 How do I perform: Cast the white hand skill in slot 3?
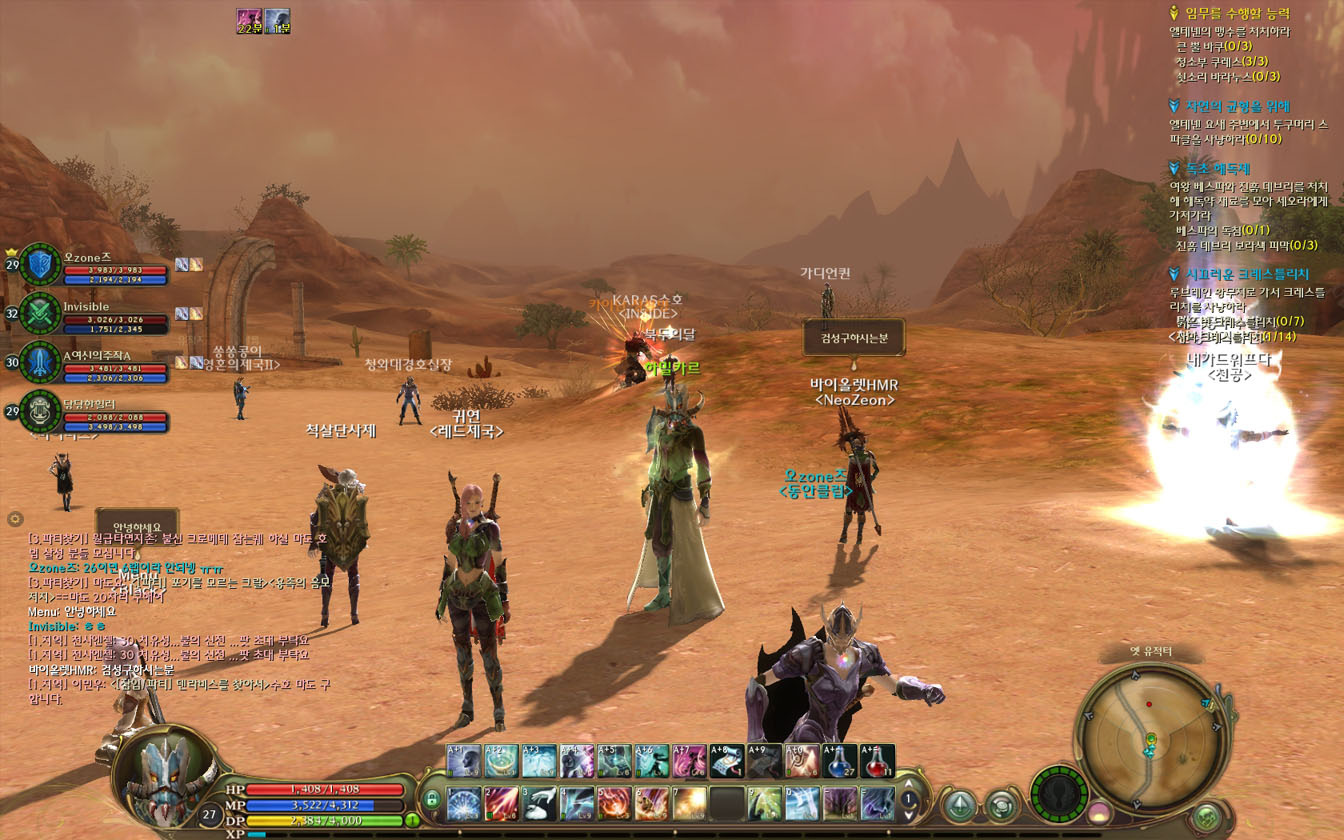coord(539,803)
